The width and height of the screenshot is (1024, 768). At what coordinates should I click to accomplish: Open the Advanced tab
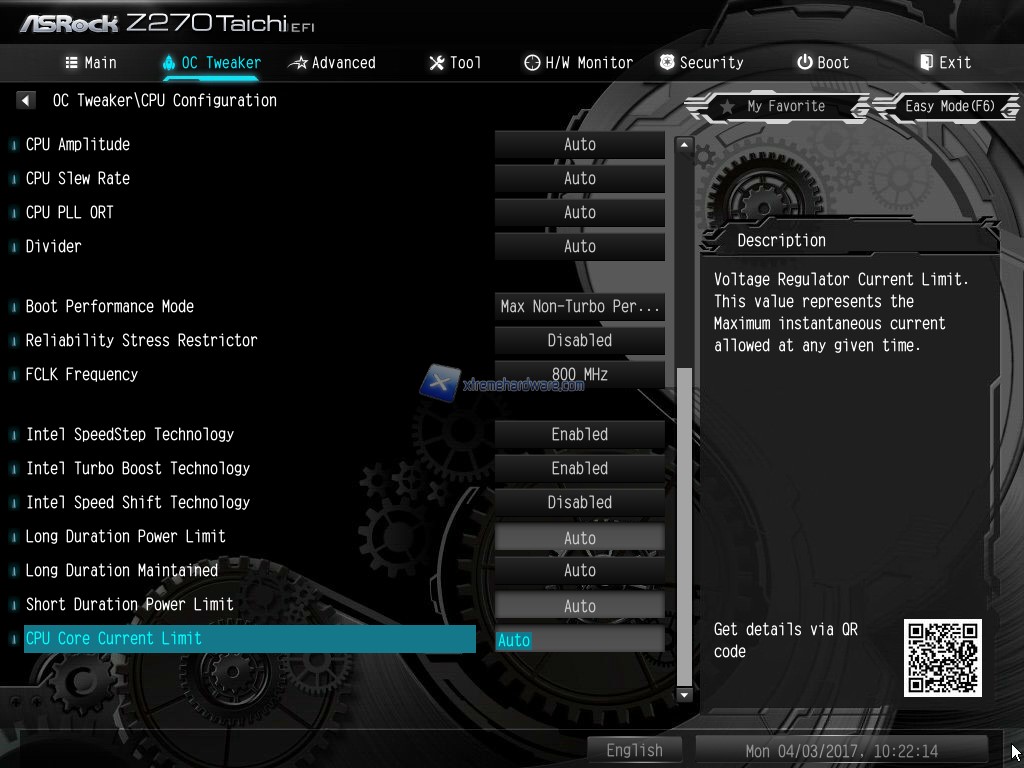coord(332,62)
